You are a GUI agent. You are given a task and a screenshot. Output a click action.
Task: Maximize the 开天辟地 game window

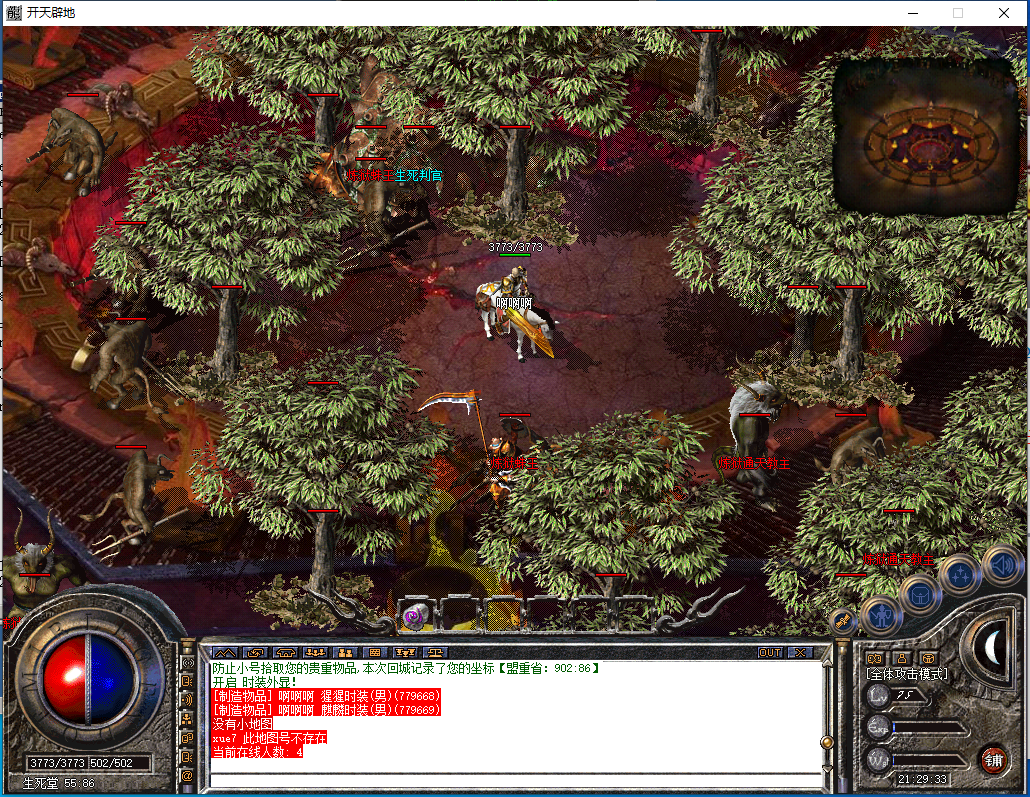point(958,13)
